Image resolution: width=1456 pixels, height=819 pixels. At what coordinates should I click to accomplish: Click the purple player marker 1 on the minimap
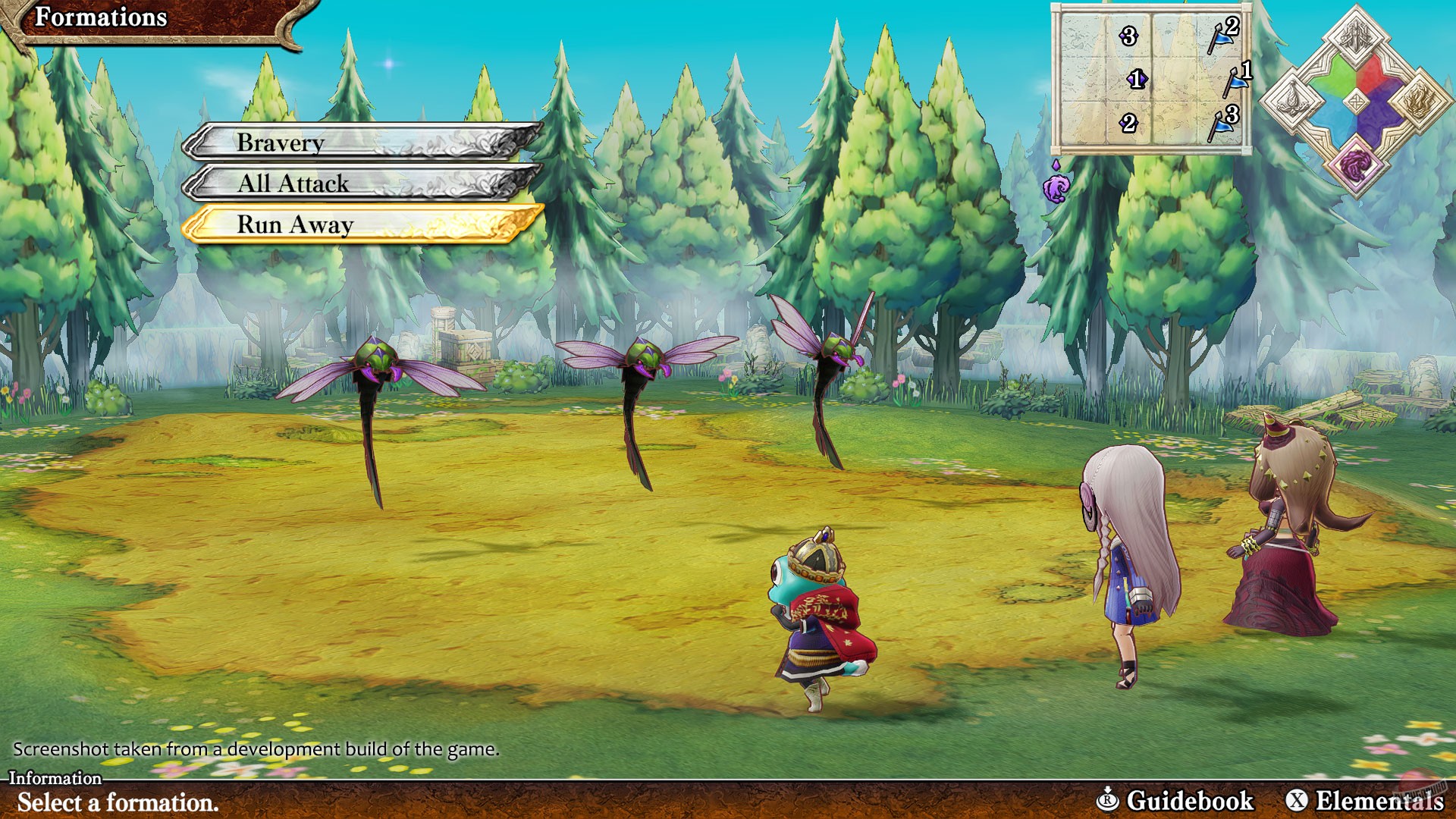pyautogui.click(x=1137, y=80)
